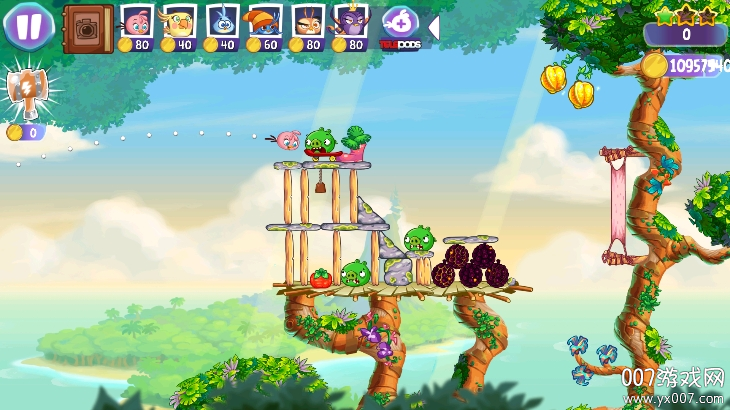Viewport: 730px width, 410px height.
Task: Select Stella the pink bird card
Action: click(x=136, y=20)
